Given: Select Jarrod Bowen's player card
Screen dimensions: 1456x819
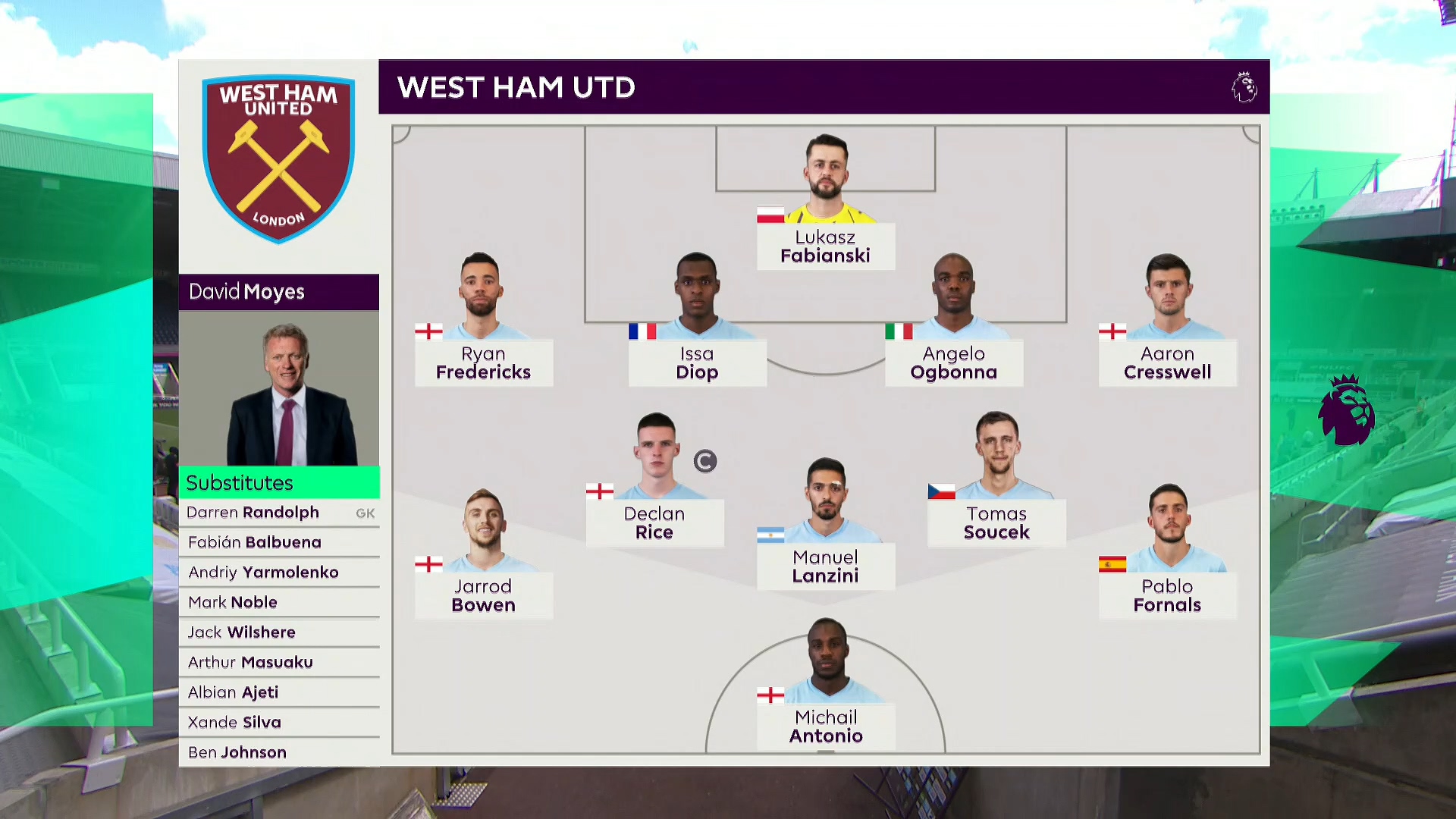Looking at the screenshot, I should (483, 595).
